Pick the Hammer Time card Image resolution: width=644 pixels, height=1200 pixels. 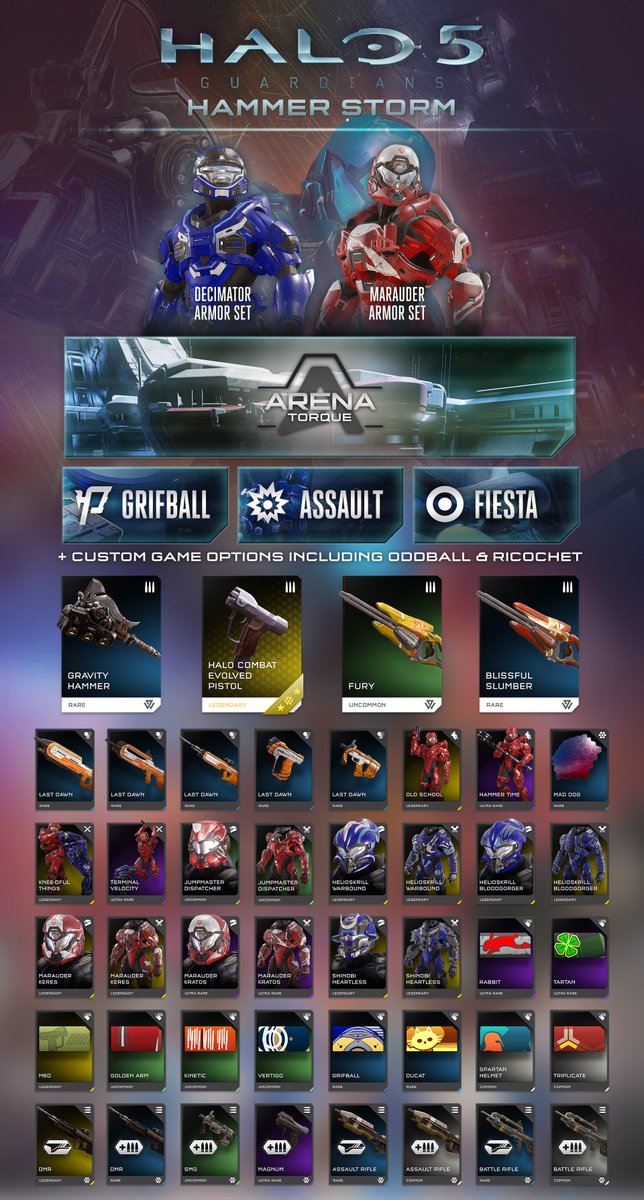(507, 768)
